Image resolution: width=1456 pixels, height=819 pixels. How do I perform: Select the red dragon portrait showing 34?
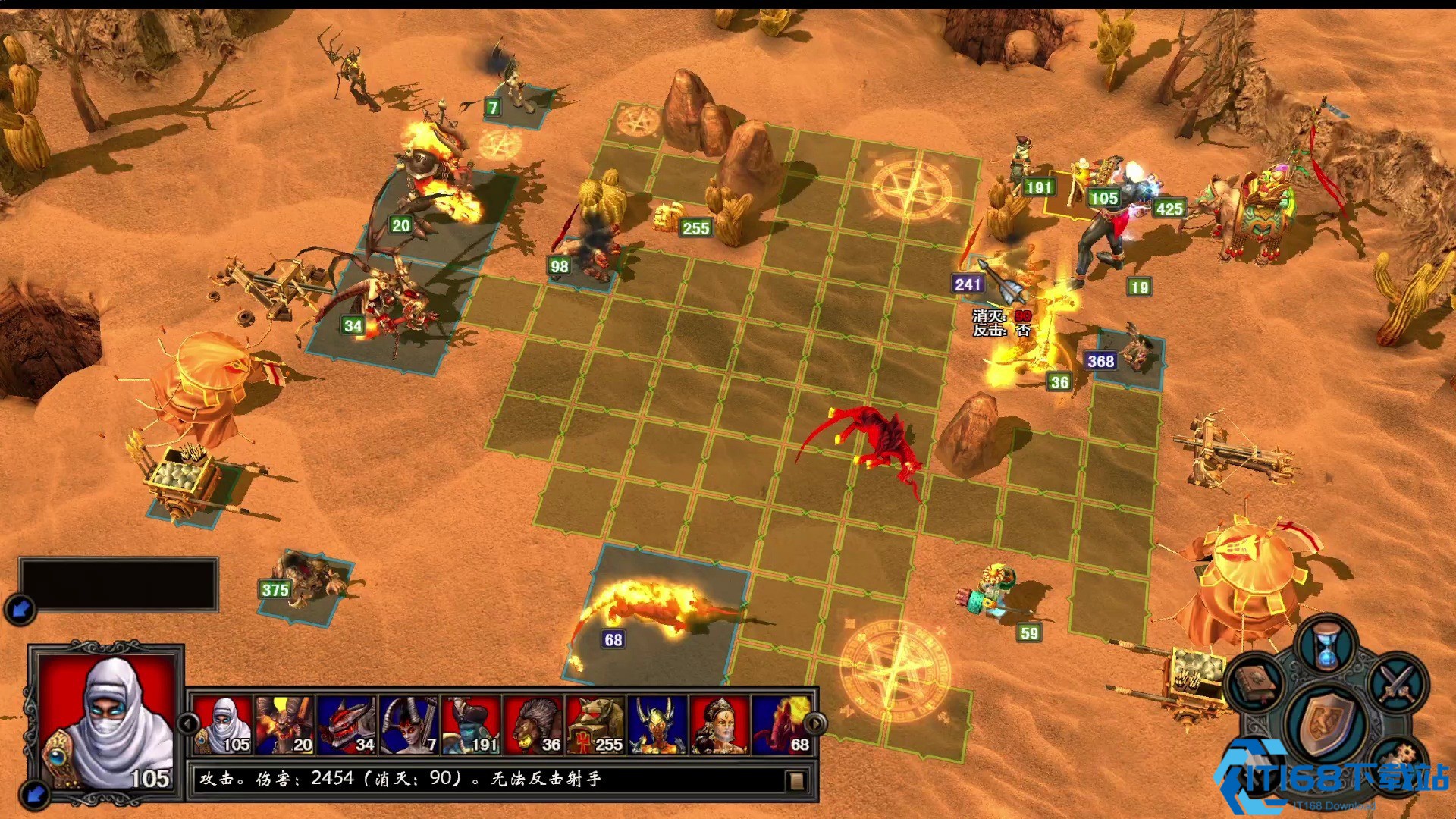pyautogui.click(x=347, y=725)
